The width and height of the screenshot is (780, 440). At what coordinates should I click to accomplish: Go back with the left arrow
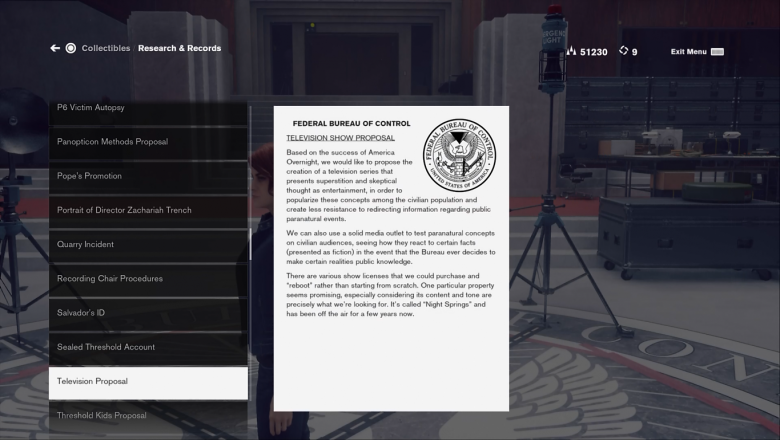(x=55, y=48)
